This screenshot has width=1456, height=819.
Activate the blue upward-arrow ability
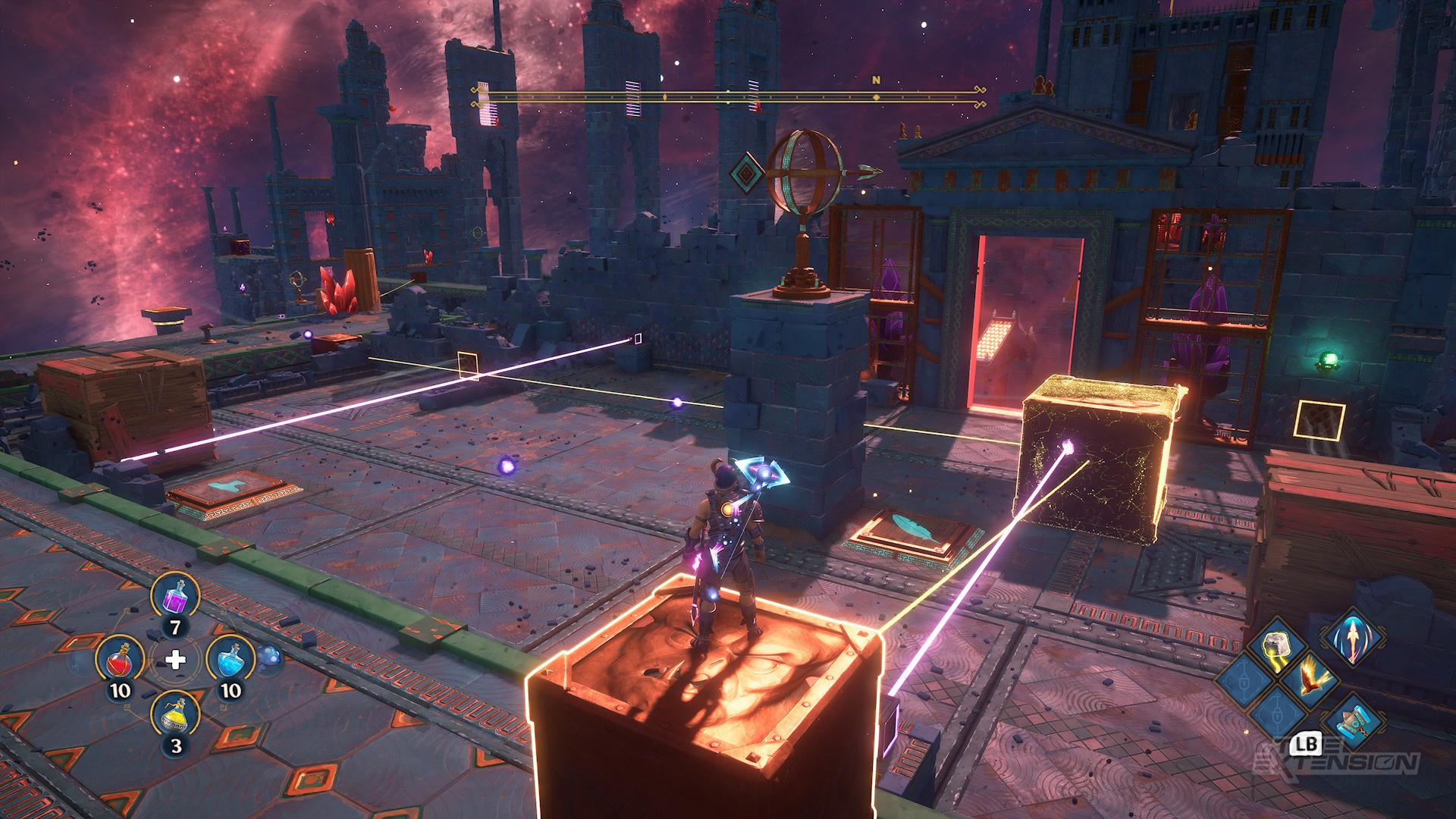point(1352,635)
